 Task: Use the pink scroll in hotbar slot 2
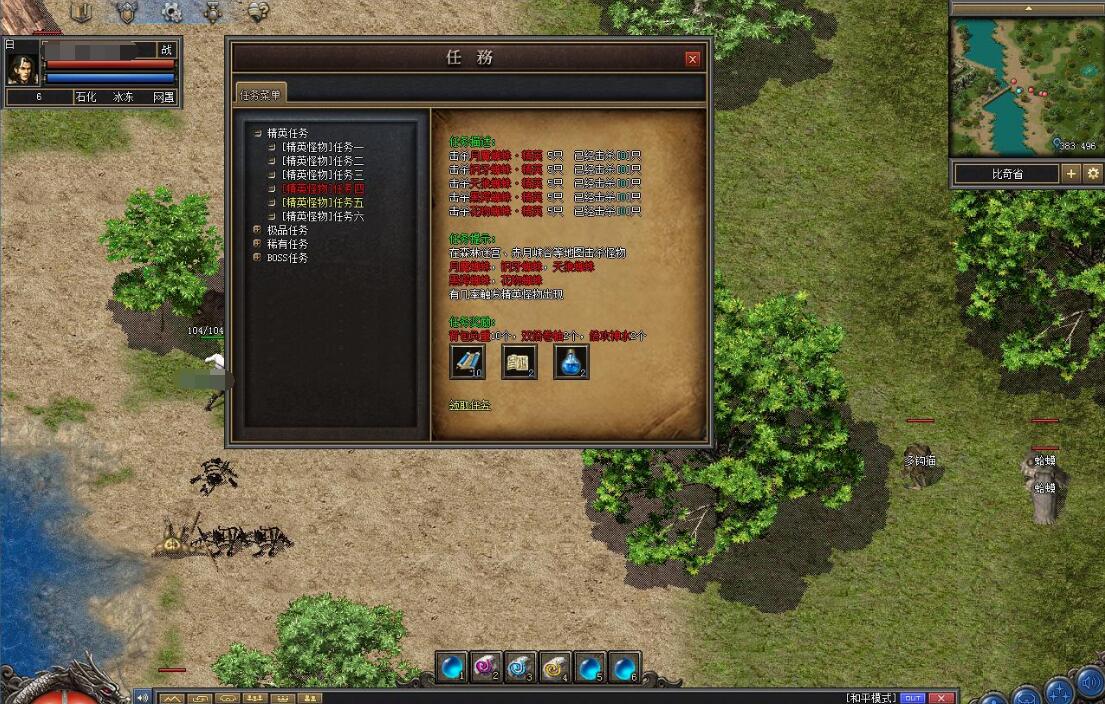(486, 666)
